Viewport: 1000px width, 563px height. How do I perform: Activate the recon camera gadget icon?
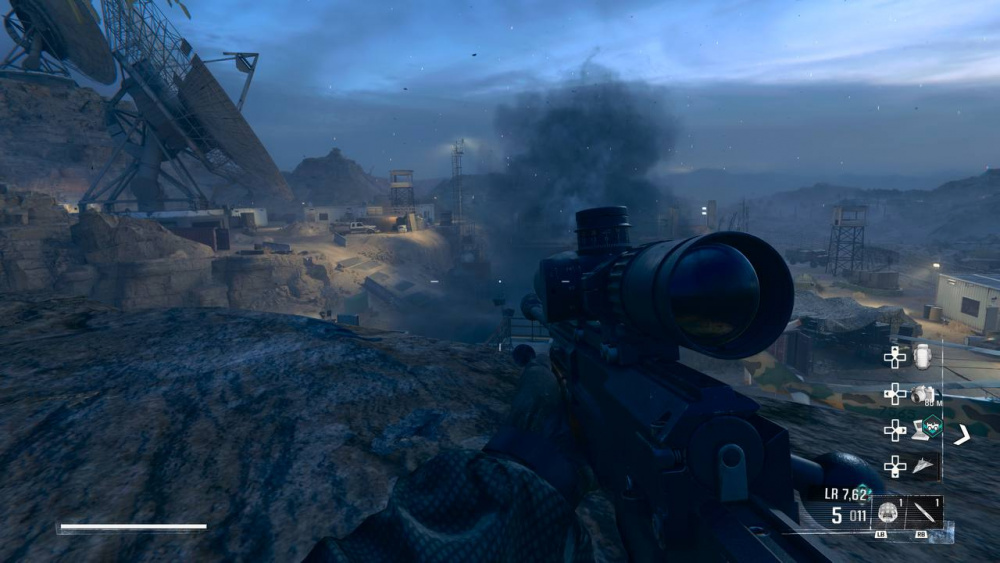coord(924,394)
